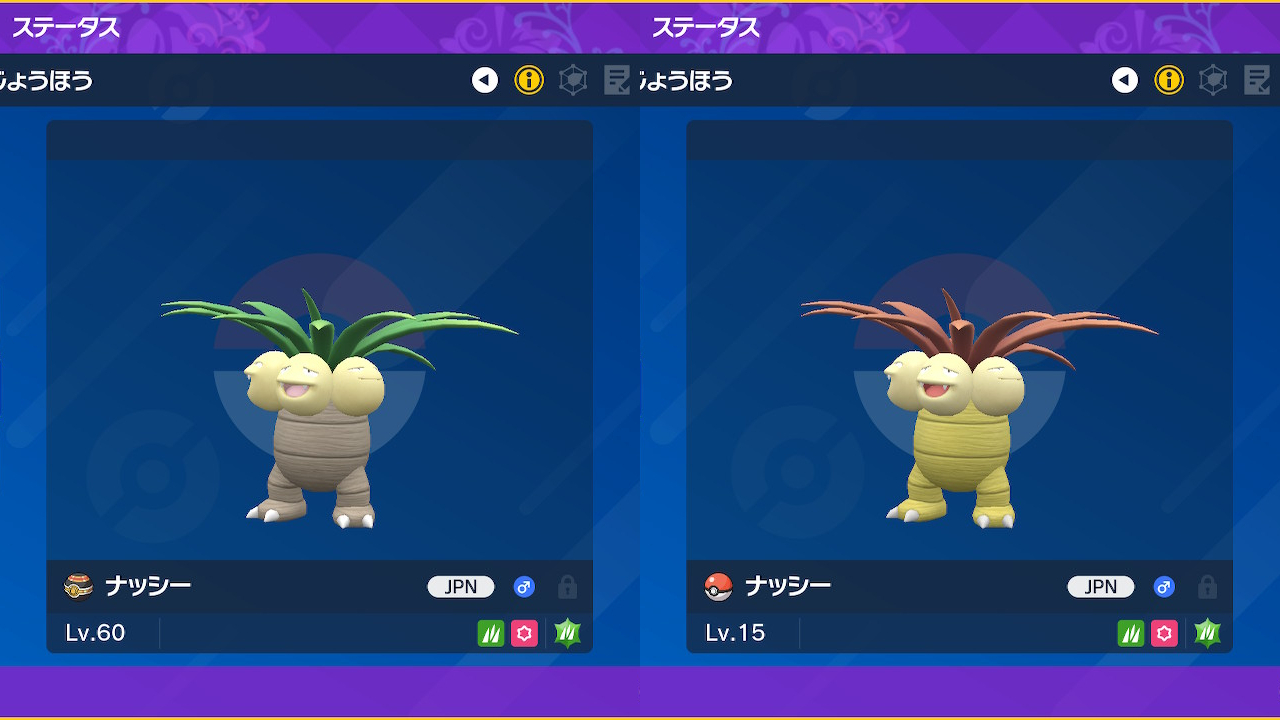Click the Tera type gem on the Lv.15 card
The width and height of the screenshot is (1280, 720).
pos(1208,633)
